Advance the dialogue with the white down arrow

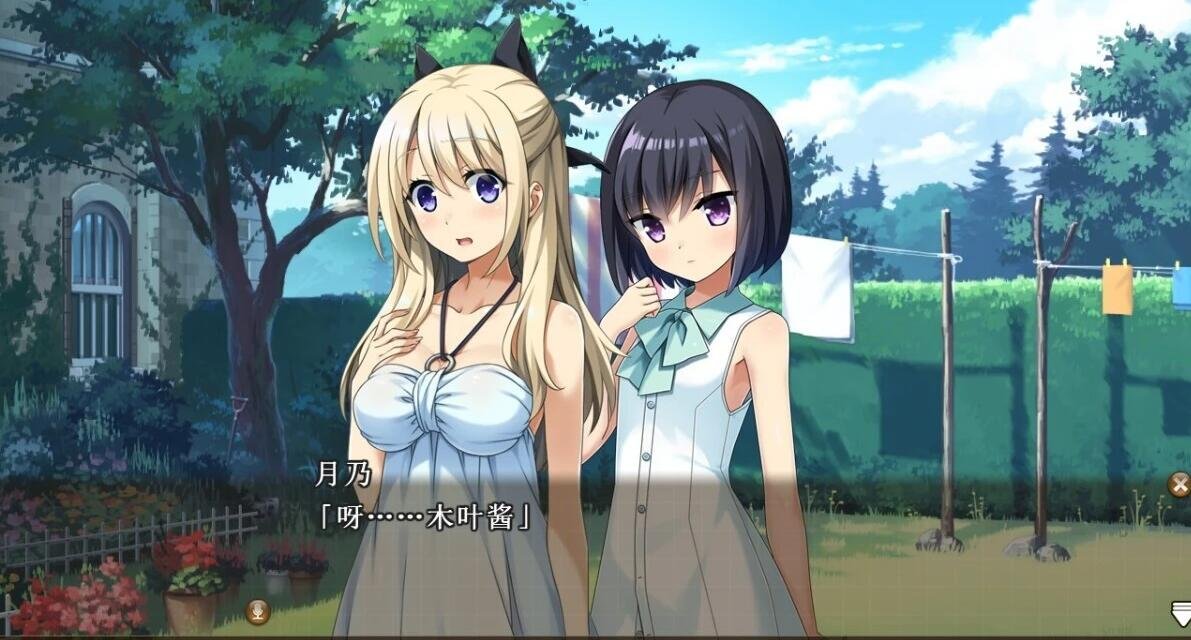[1180, 611]
